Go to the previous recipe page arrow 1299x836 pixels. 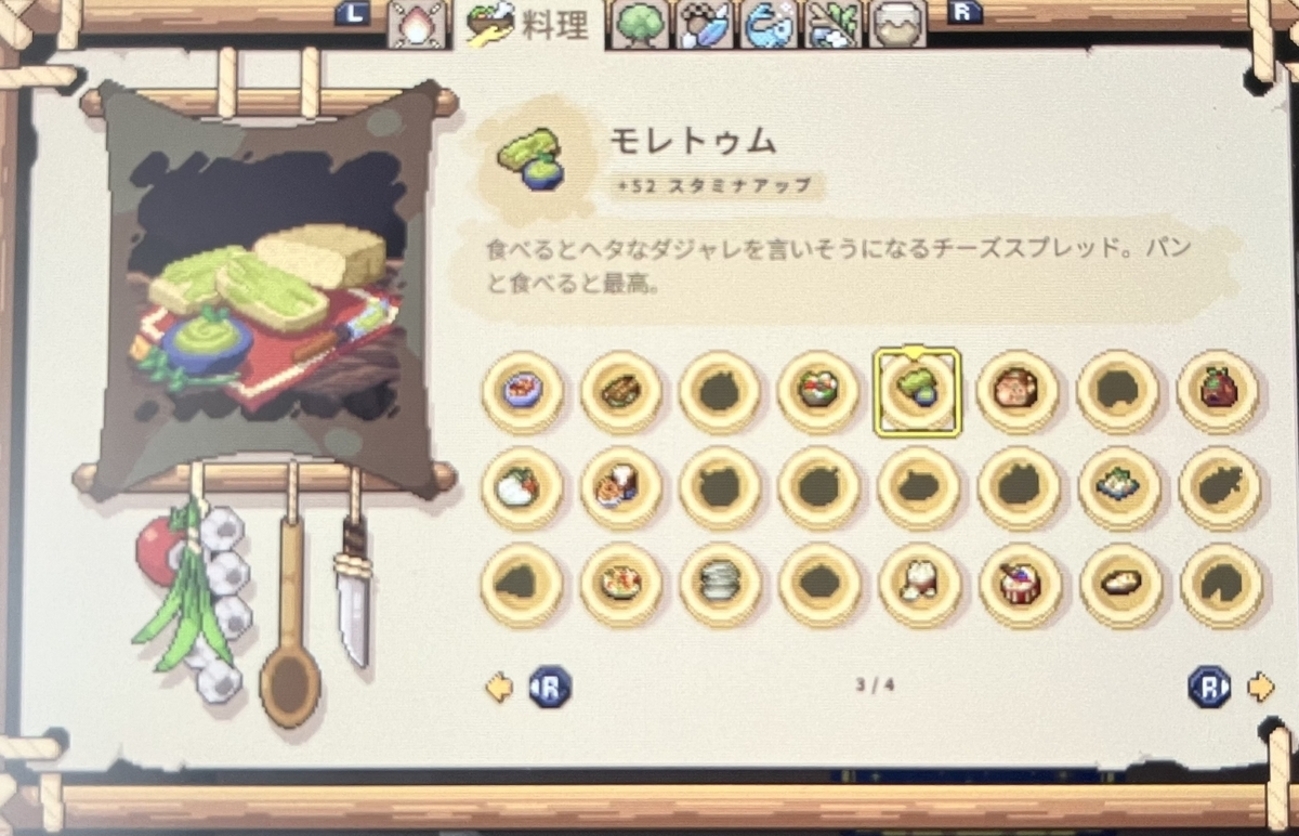click(x=499, y=687)
